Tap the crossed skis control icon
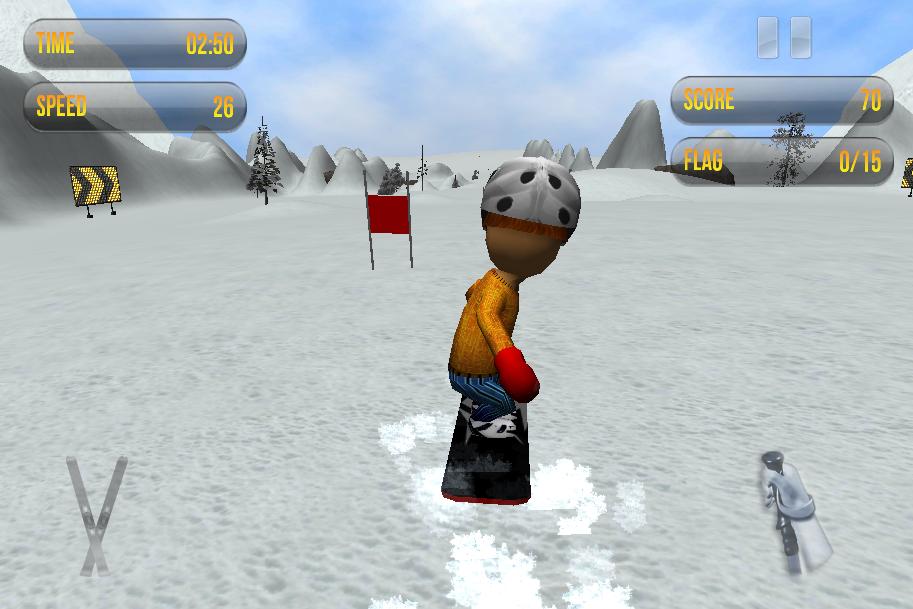Viewport: 913px width, 609px height. click(x=96, y=515)
